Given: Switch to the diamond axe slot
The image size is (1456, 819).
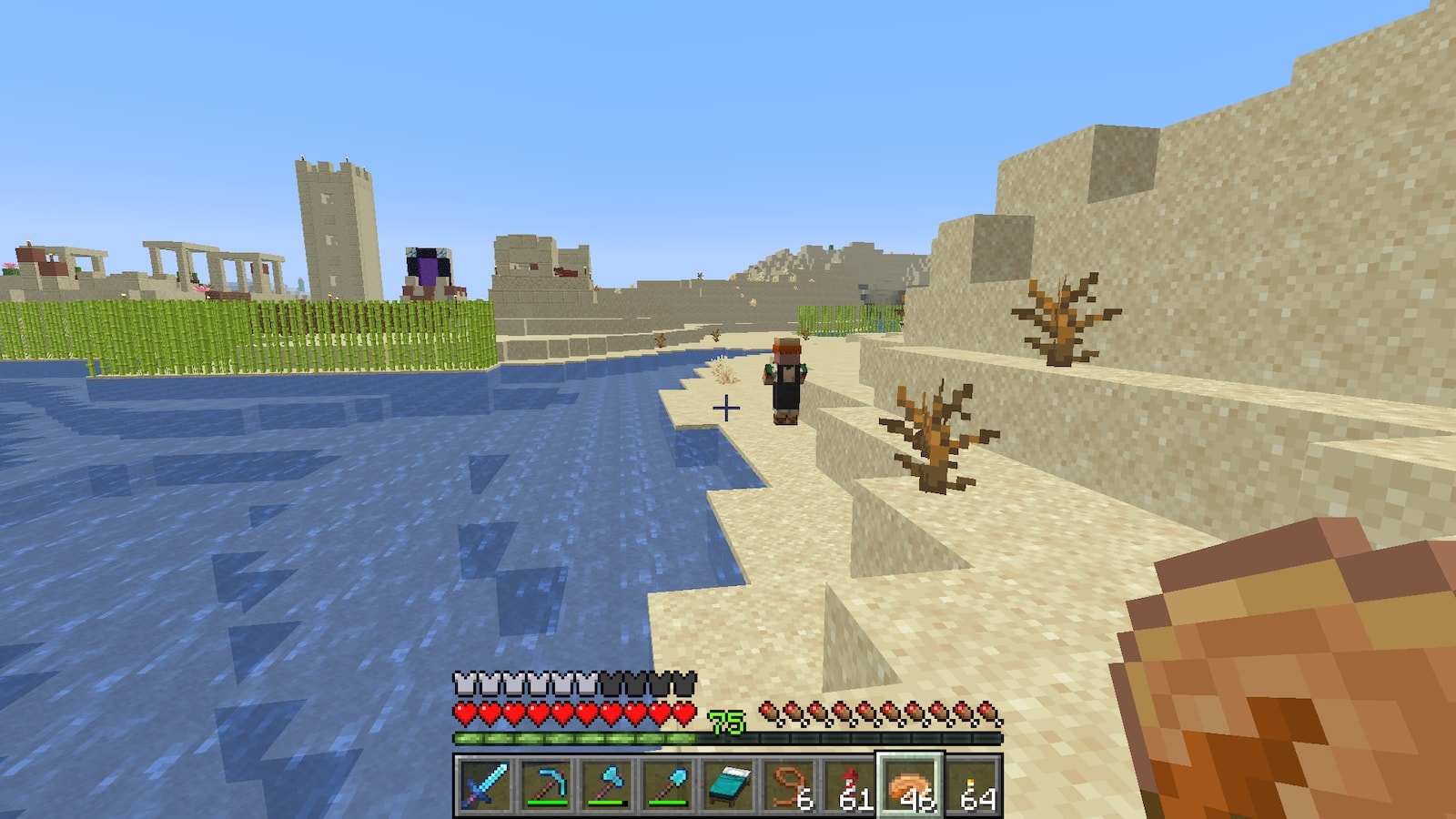Looking at the screenshot, I should (606, 784).
